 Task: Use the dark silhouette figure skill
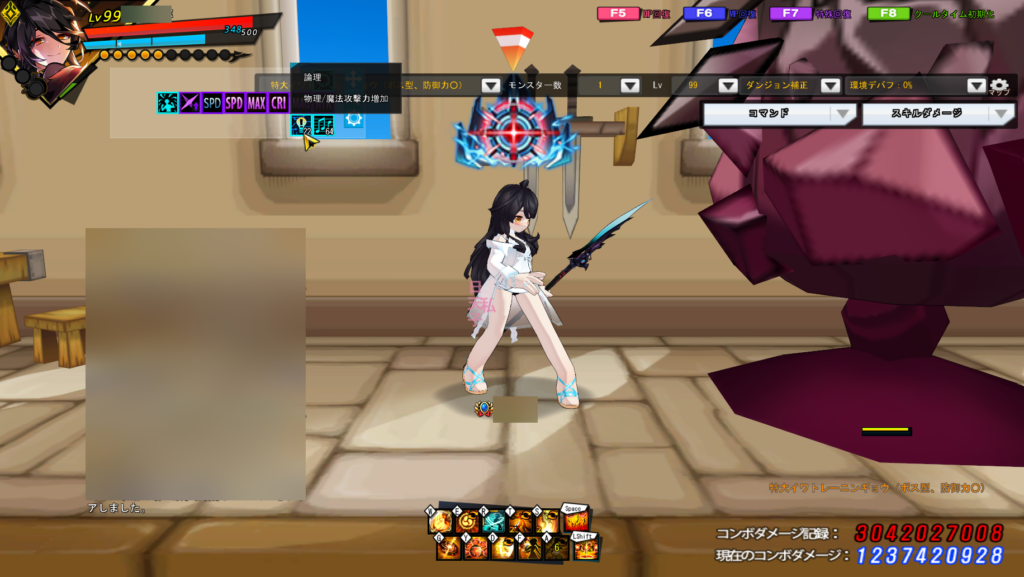coord(529,548)
